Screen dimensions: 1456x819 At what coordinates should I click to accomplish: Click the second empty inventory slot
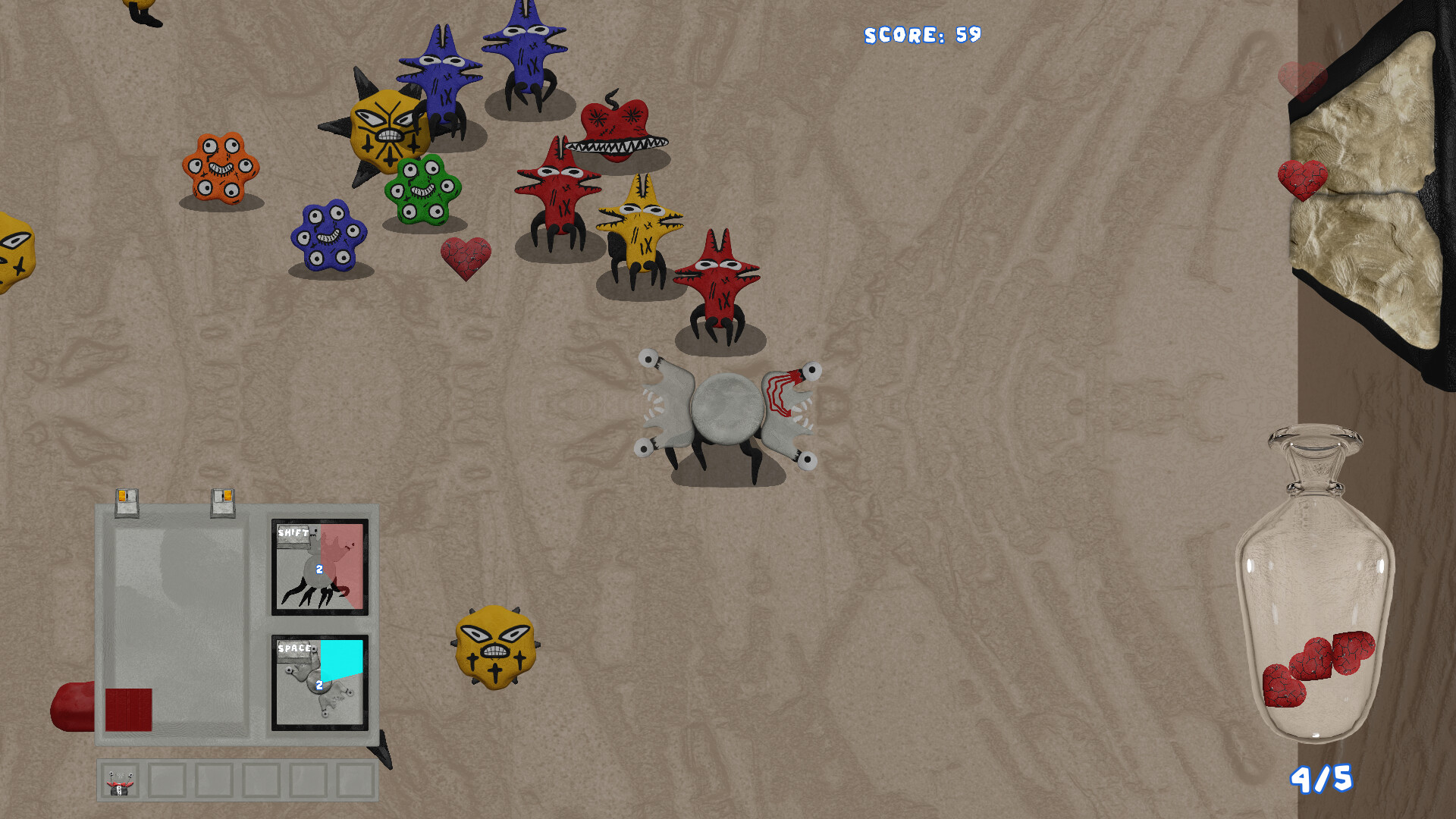tap(168, 781)
